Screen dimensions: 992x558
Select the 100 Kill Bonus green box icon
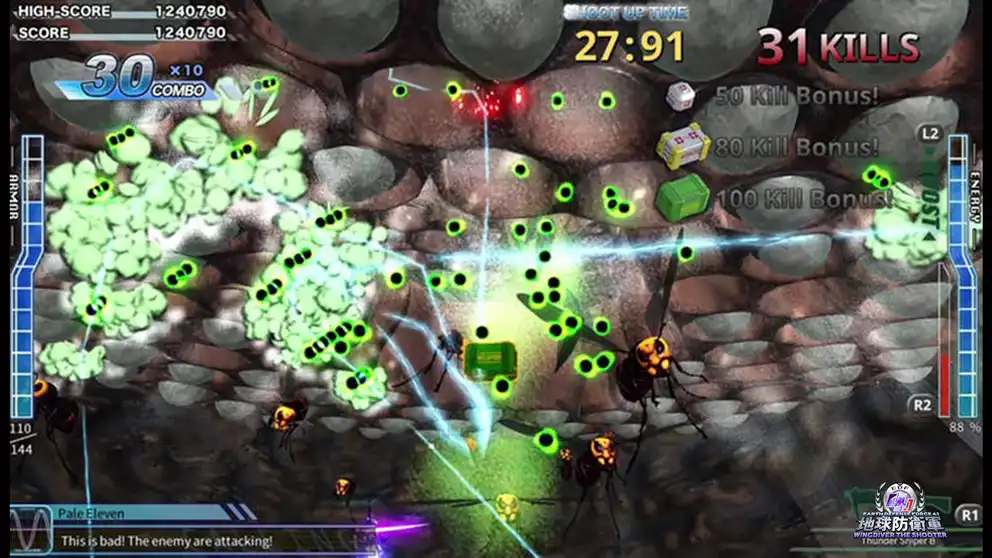click(x=683, y=196)
